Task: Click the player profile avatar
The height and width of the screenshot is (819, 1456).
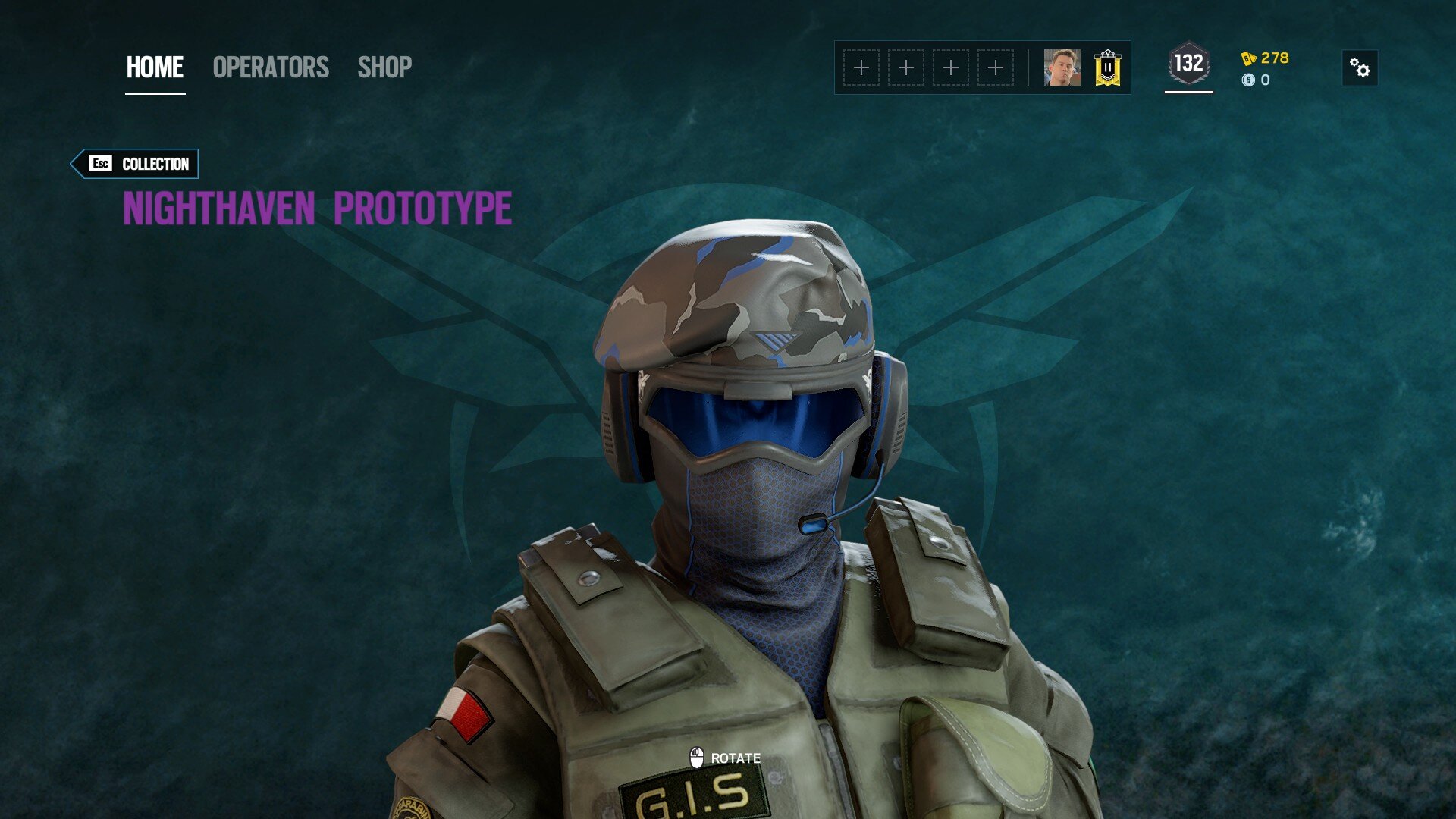Action: (x=1062, y=67)
